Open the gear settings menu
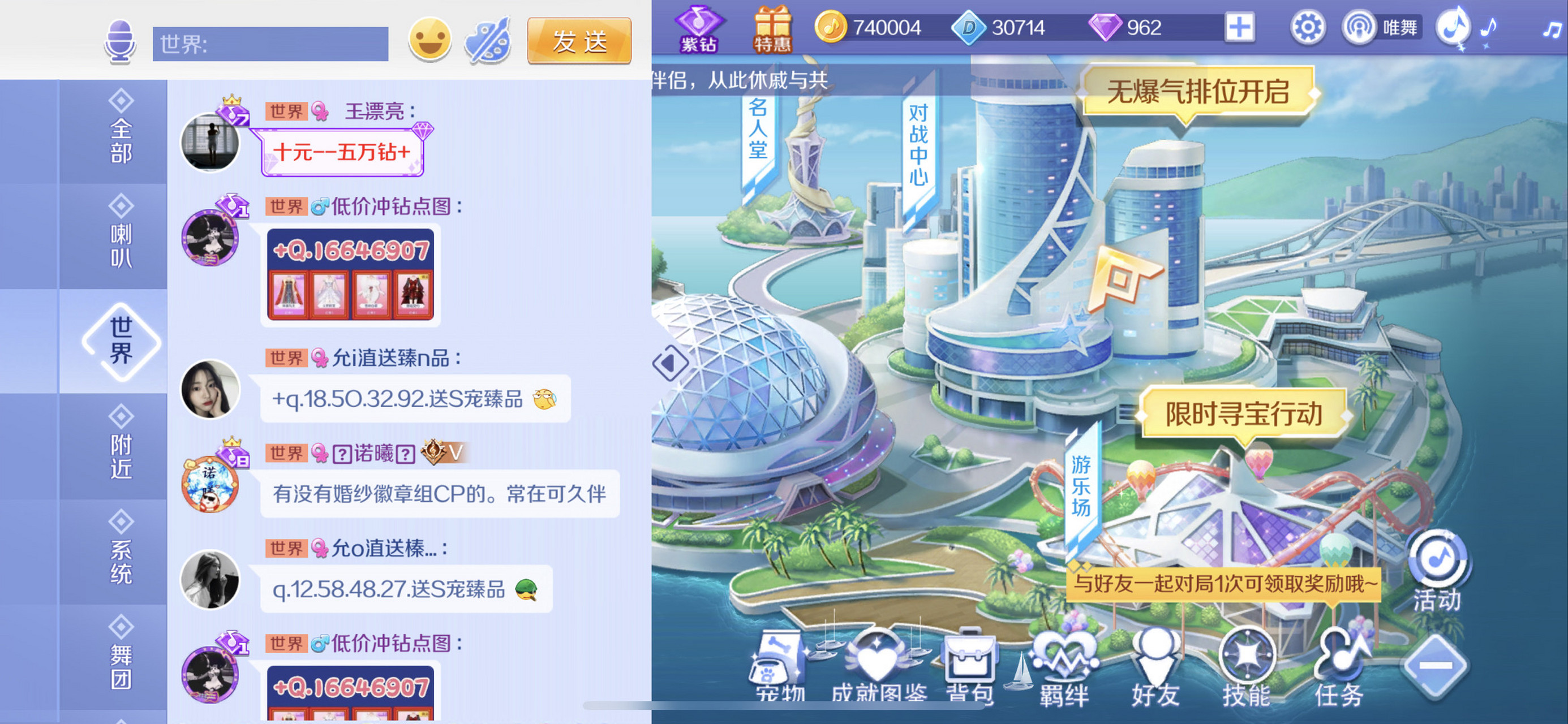 coord(1307,28)
